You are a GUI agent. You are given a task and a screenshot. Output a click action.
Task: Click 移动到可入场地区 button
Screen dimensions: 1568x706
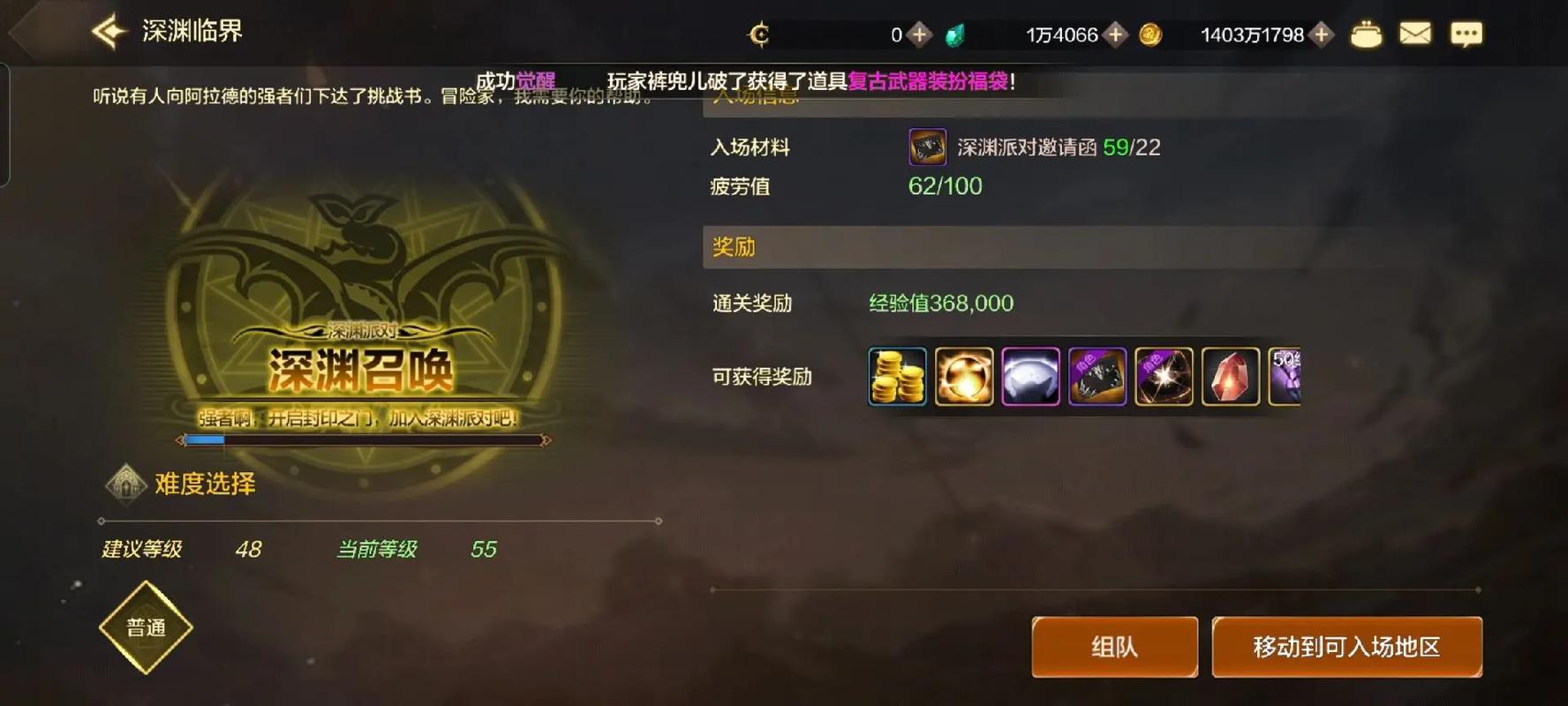pyautogui.click(x=1346, y=647)
